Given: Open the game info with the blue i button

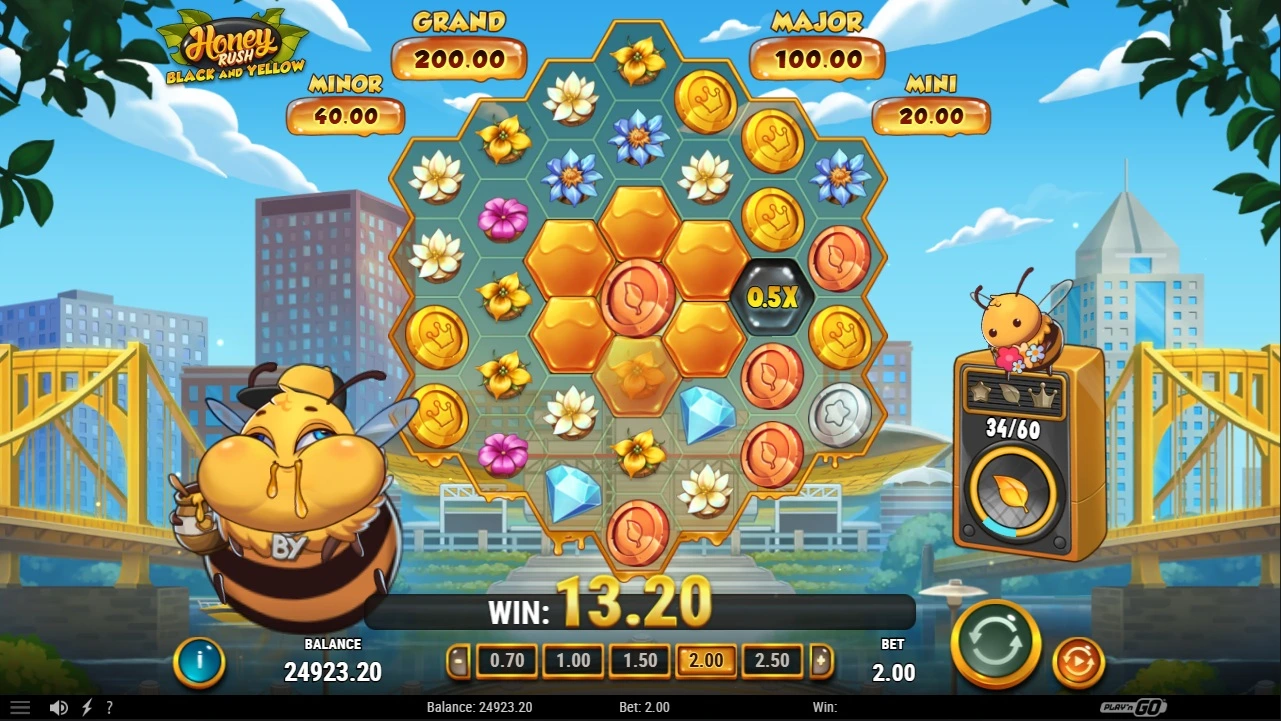Looking at the screenshot, I should [x=199, y=662].
